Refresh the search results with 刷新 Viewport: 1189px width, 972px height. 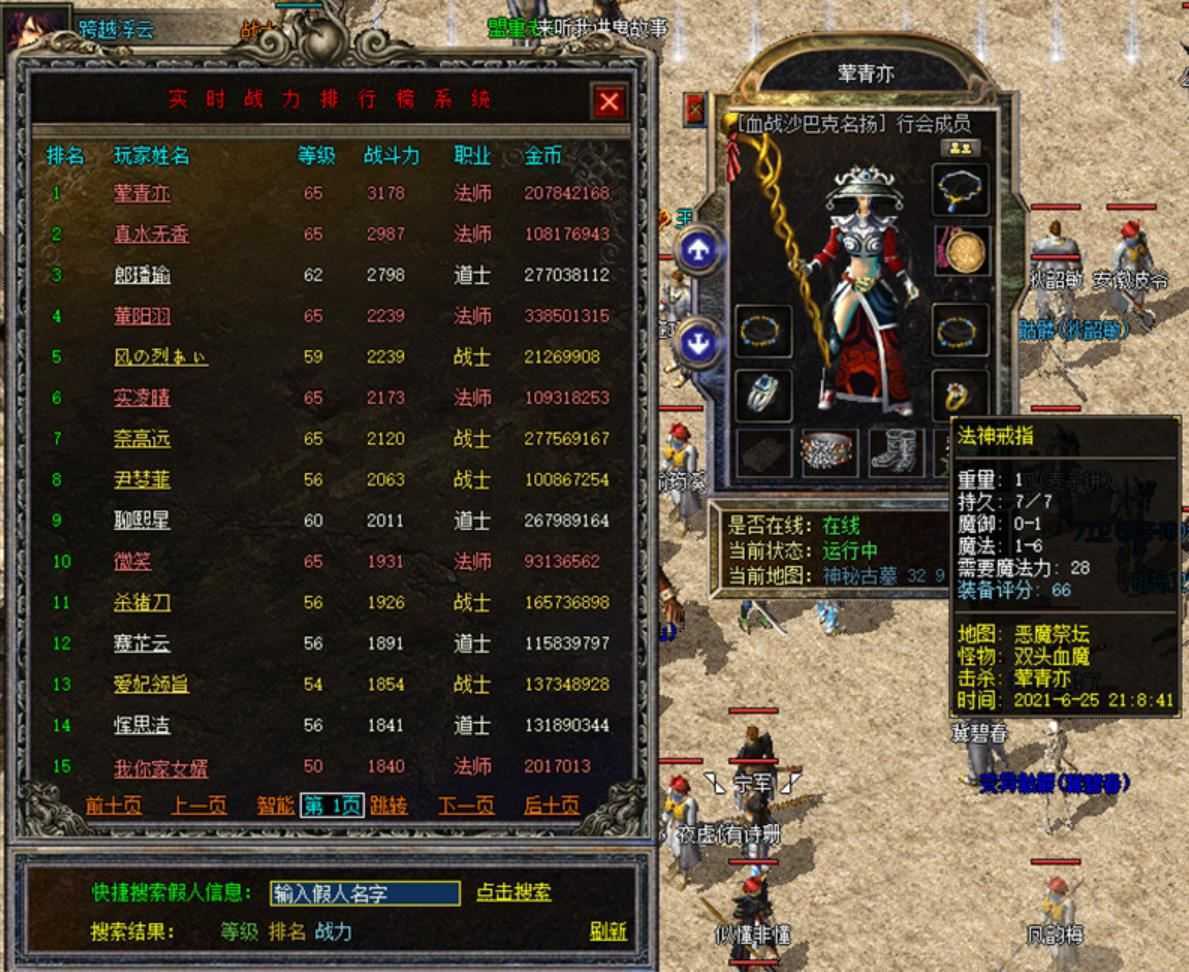pyautogui.click(x=608, y=932)
